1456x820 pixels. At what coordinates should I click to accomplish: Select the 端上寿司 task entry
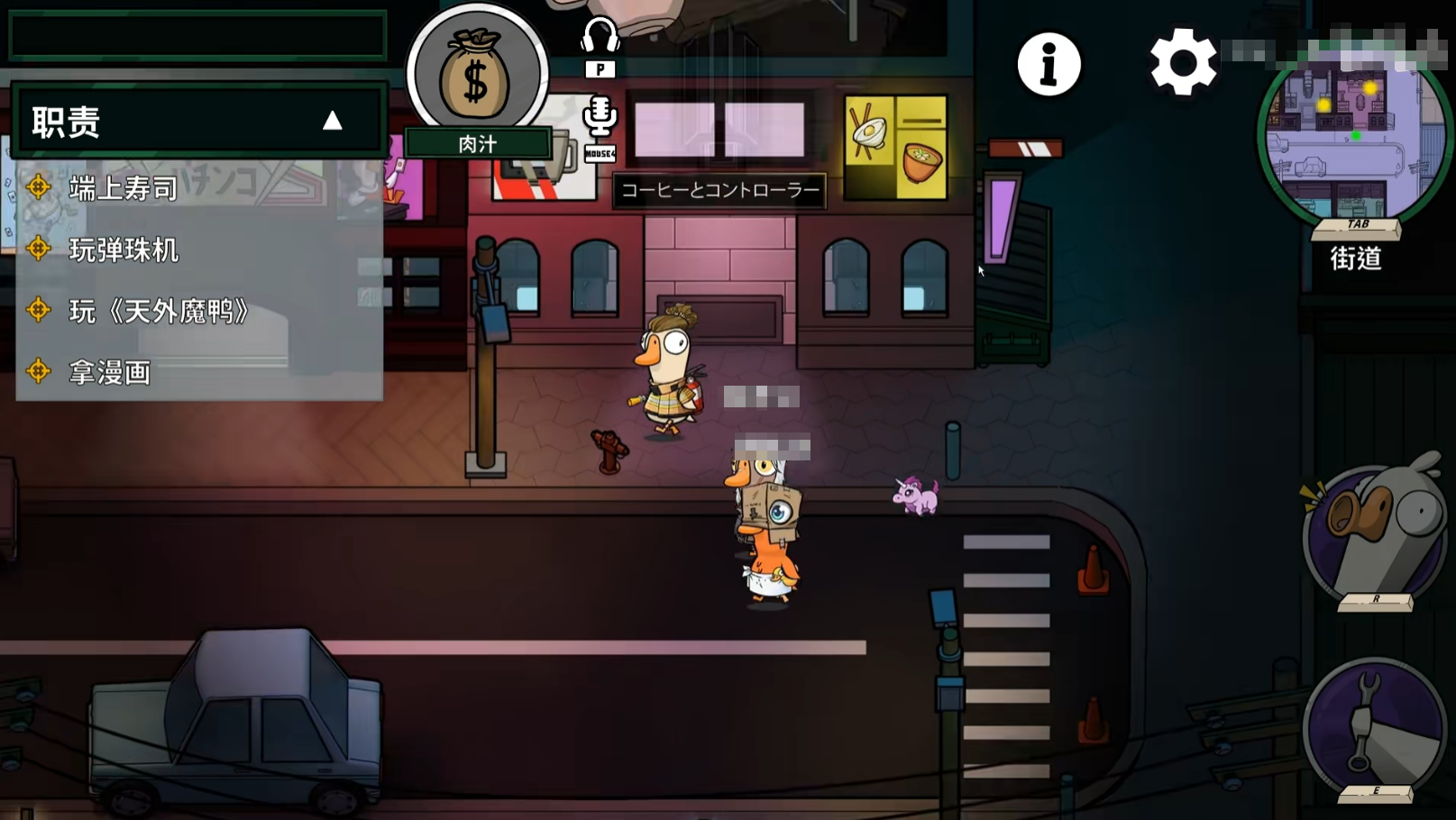(124, 188)
